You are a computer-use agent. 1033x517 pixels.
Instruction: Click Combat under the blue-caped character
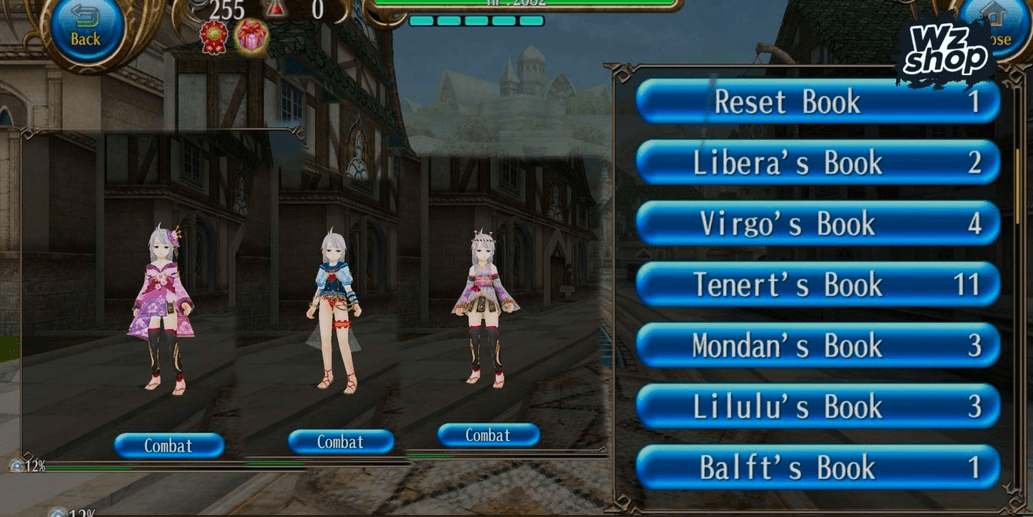340,442
